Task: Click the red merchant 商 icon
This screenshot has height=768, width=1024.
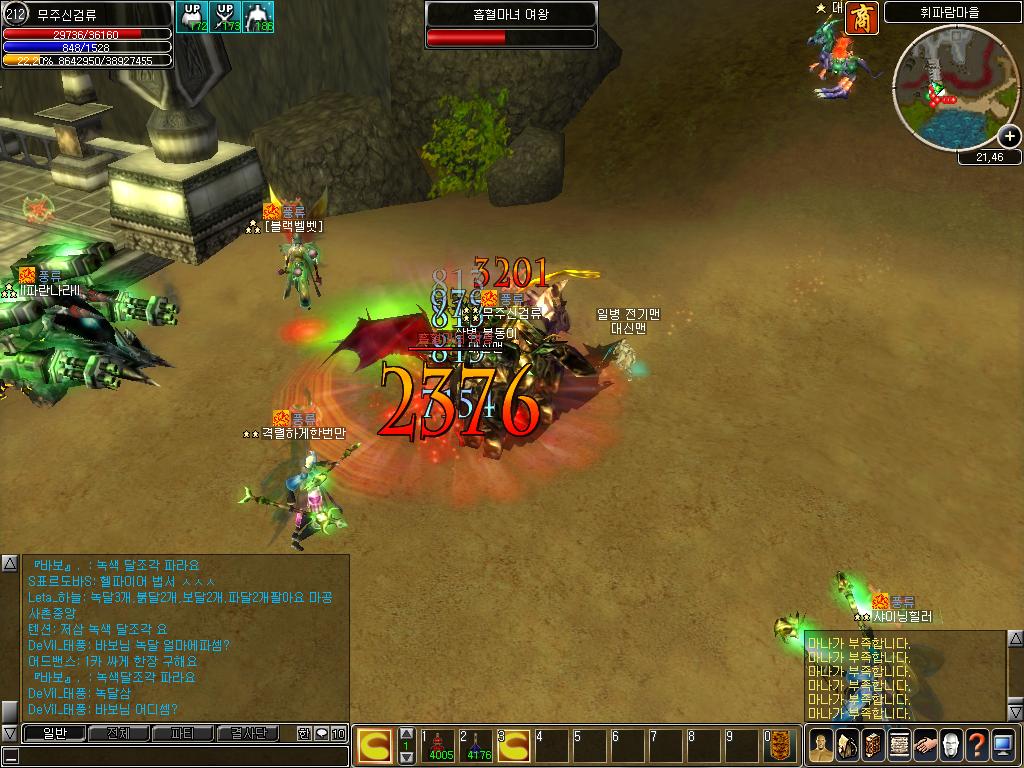Action: 862,18
